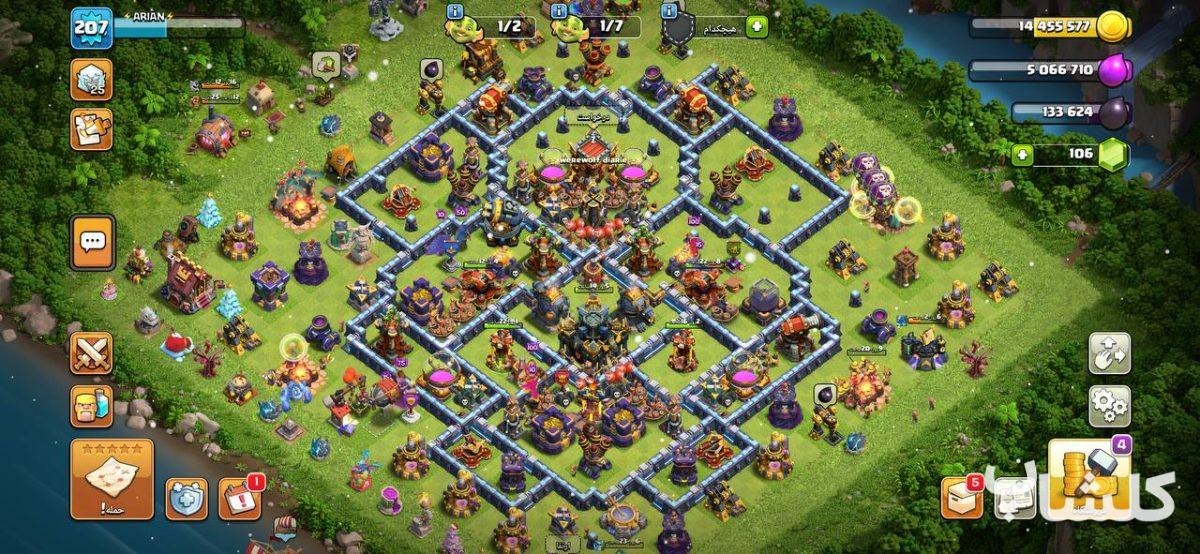Viewport: 1200px width, 554px height.
Task: Open the events calendar with red badge
Action: pyautogui.click(x=240, y=498)
